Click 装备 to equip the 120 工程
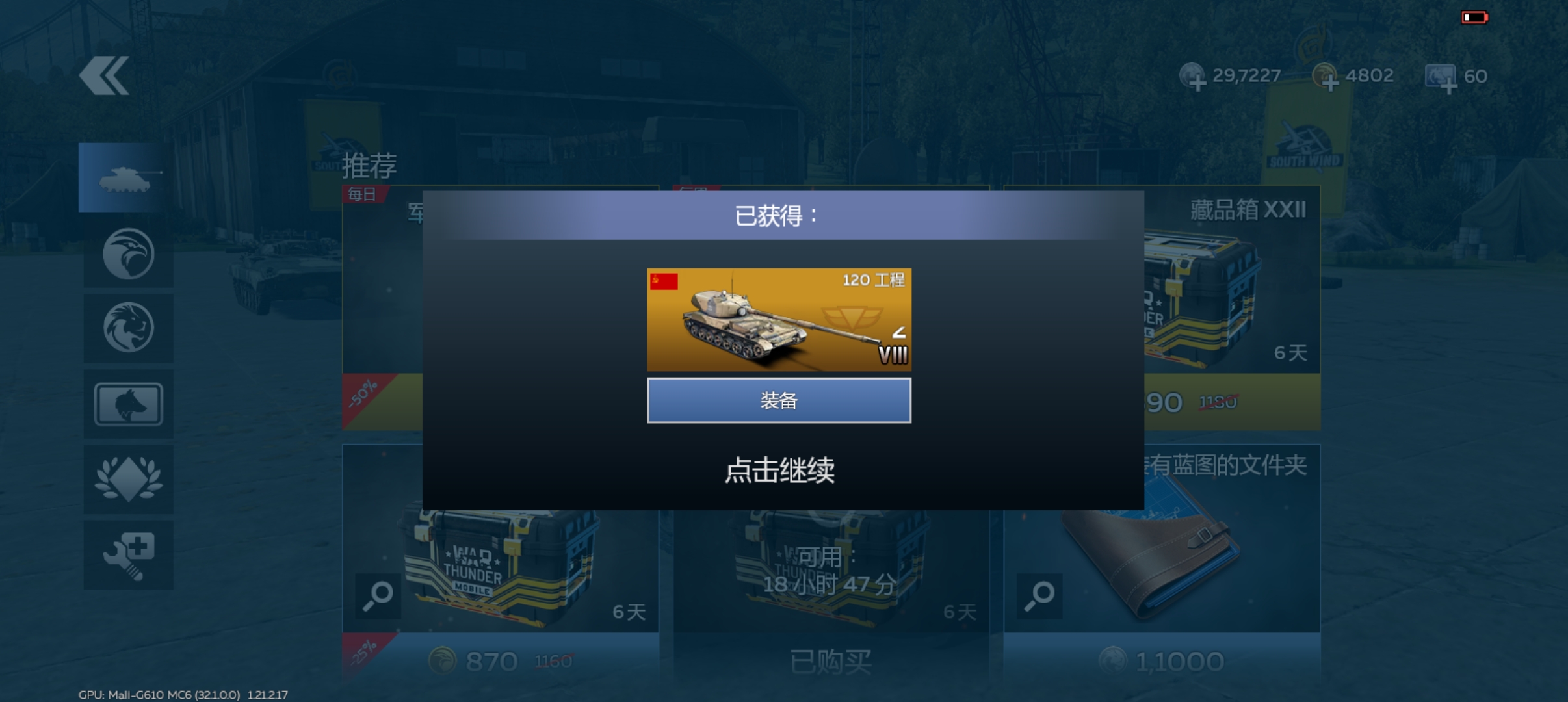 pos(779,400)
